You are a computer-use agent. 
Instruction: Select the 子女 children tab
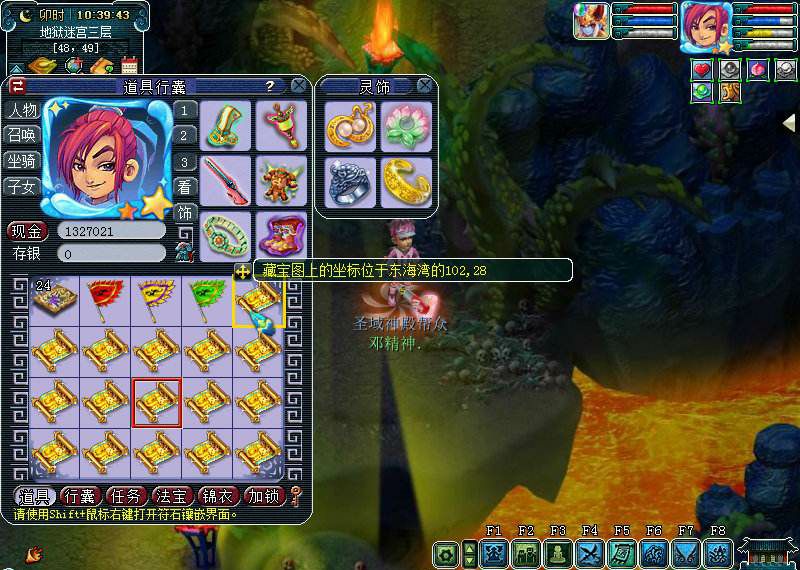point(22,186)
